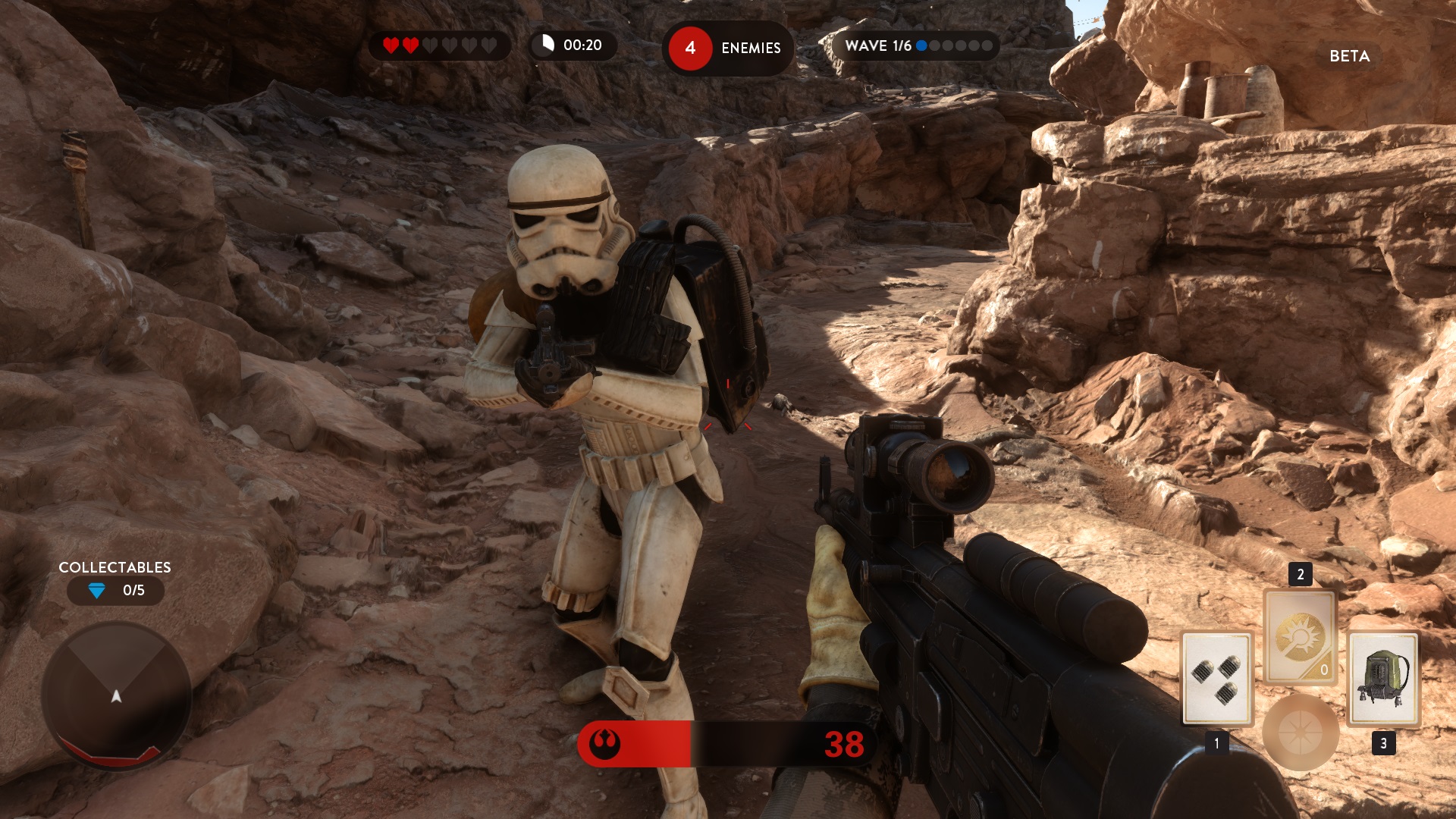The height and width of the screenshot is (819, 1456).
Task: Click the round power-up token slot
Action: [1300, 733]
